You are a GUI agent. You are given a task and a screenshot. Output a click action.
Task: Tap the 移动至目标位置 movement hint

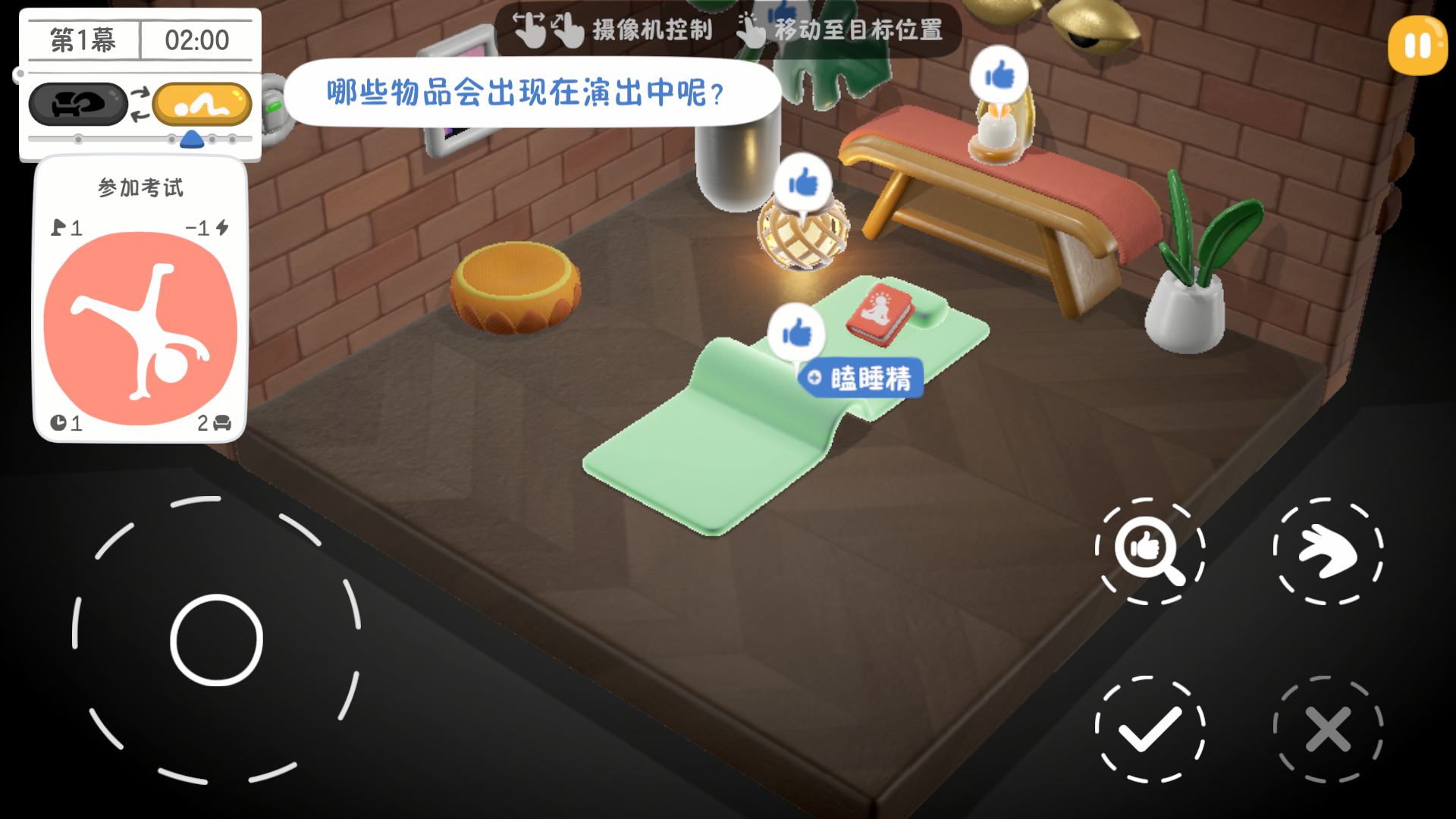855,31
